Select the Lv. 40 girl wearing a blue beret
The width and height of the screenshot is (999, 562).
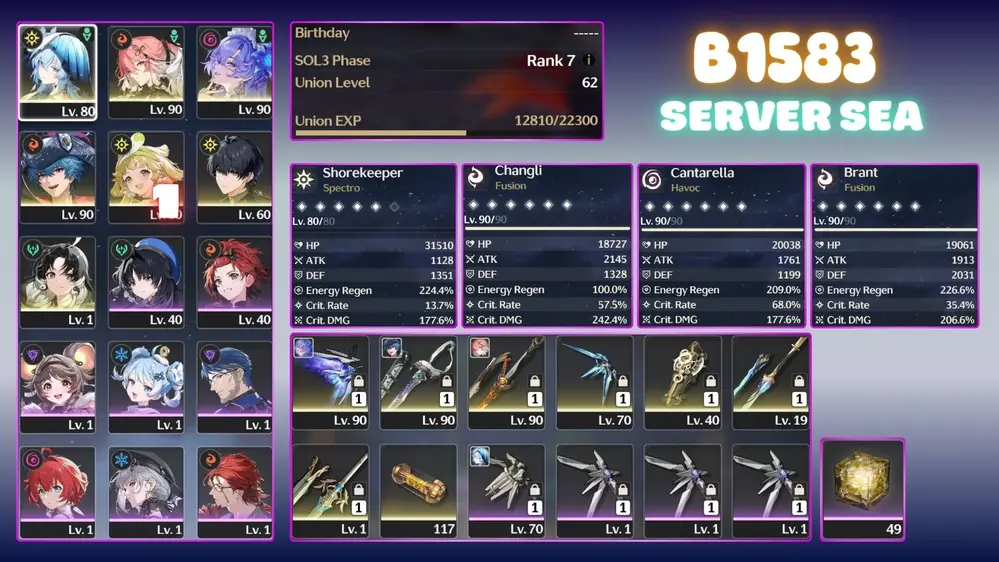point(146,282)
